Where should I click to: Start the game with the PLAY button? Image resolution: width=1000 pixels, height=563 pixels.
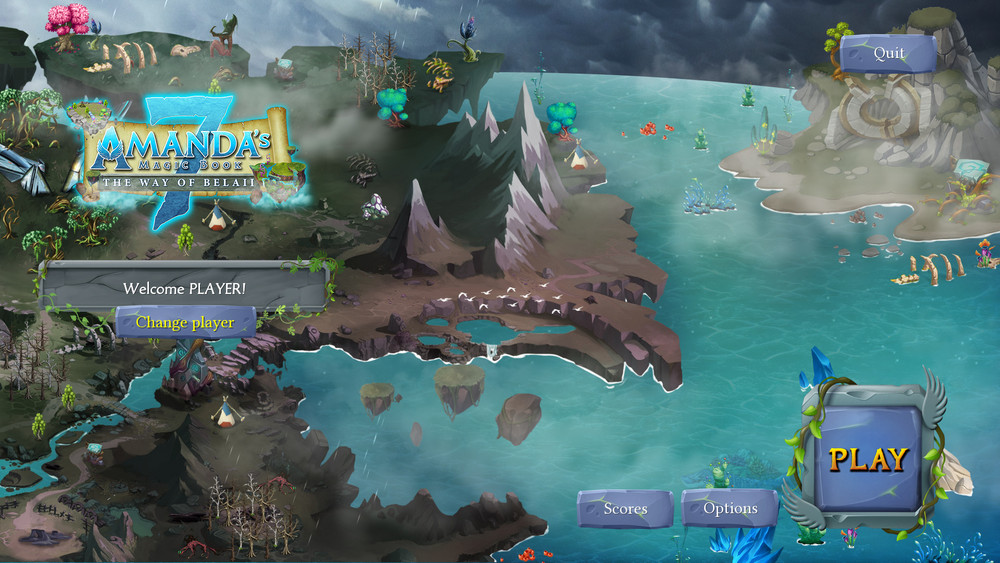click(x=867, y=459)
